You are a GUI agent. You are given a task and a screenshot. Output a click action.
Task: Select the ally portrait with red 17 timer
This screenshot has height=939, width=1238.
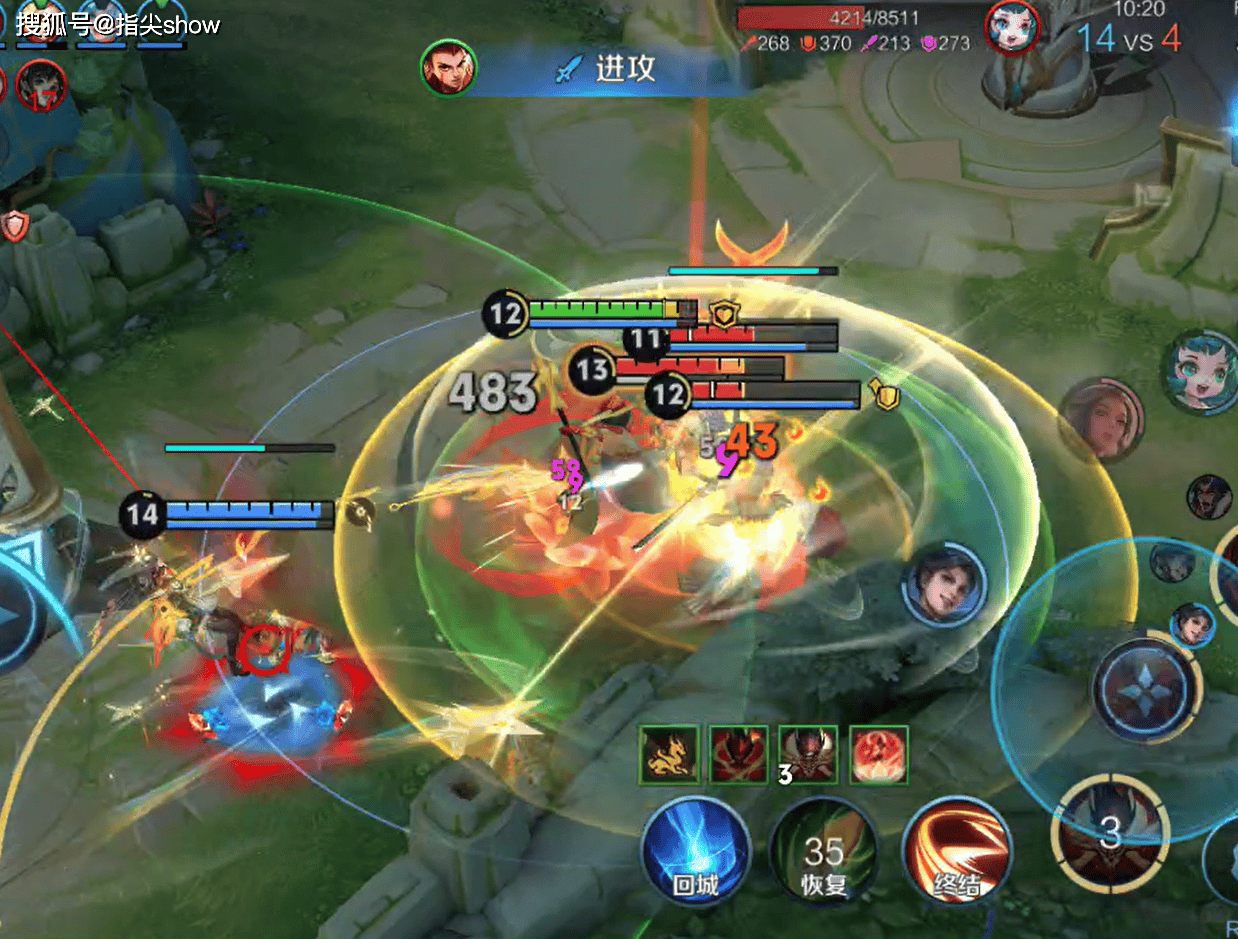click(41, 85)
